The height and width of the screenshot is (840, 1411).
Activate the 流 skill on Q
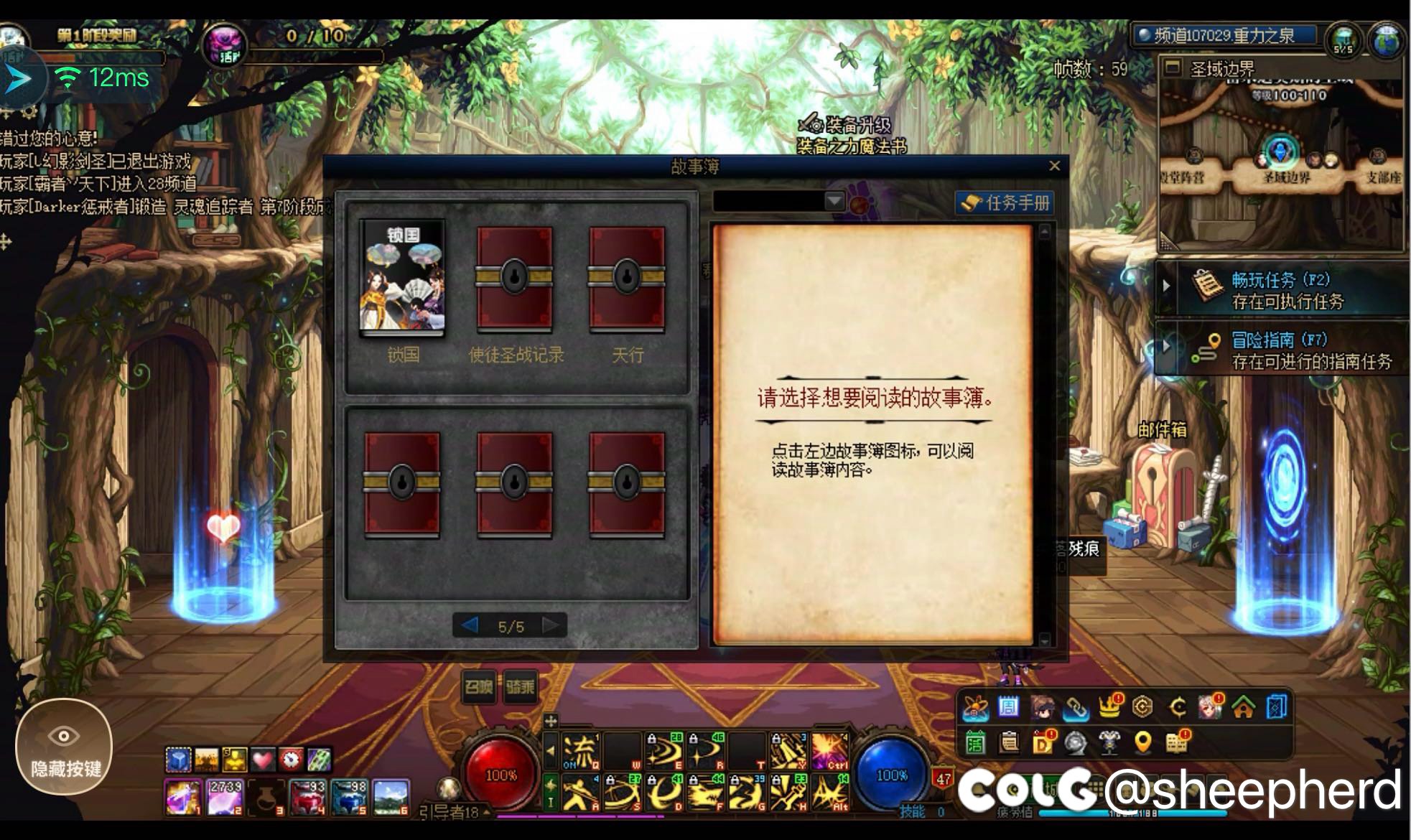[579, 752]
